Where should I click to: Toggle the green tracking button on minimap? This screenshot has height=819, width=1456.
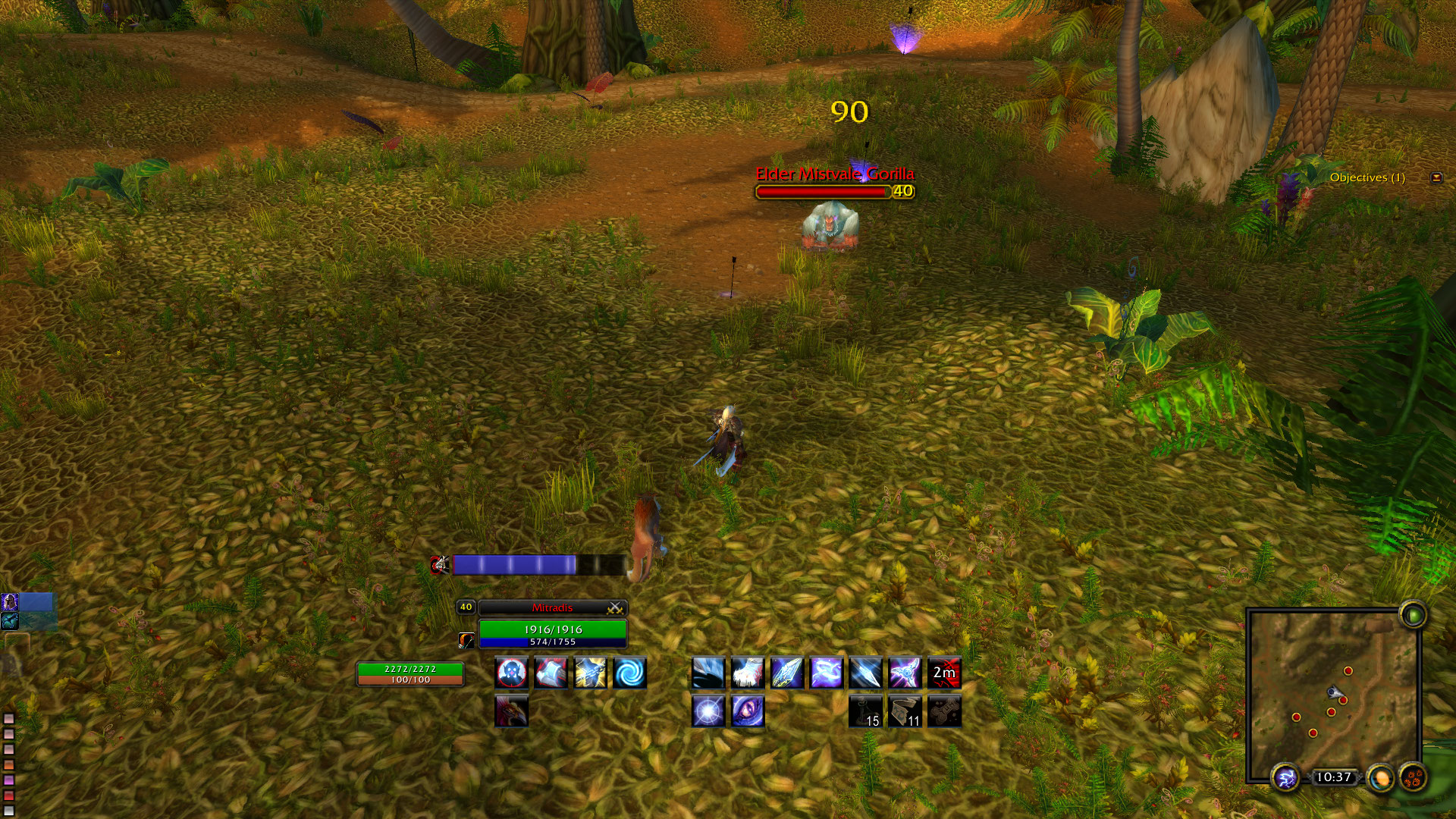click(x=1412, y=616)
